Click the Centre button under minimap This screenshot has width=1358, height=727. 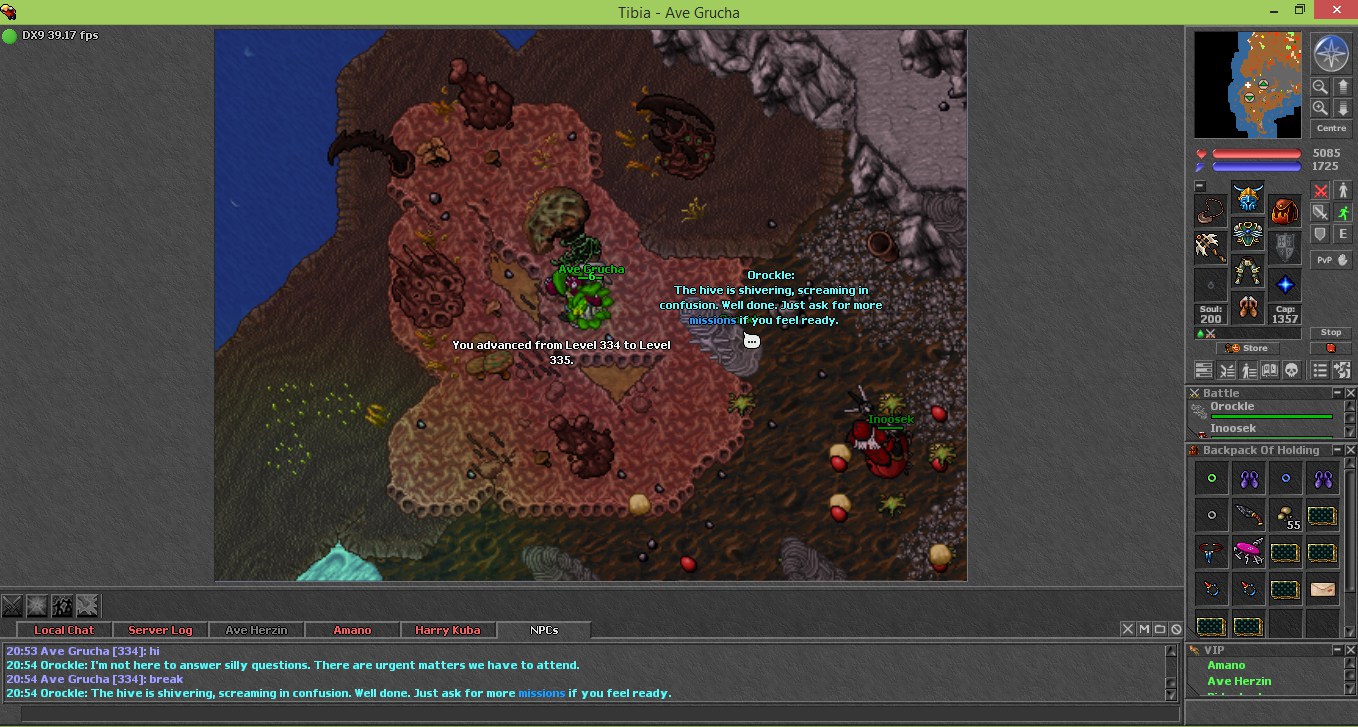[1331, 129]
